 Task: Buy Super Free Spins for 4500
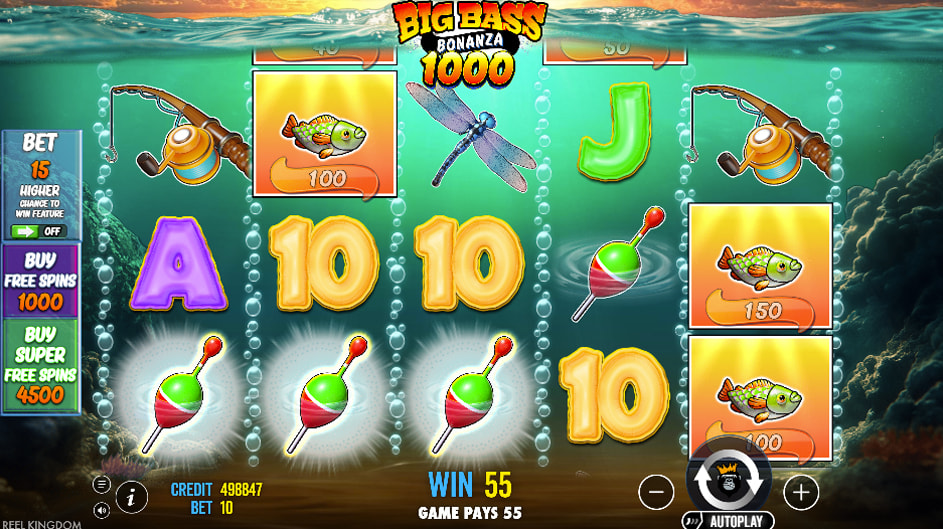pyautogui.click(x=41, y=366)
